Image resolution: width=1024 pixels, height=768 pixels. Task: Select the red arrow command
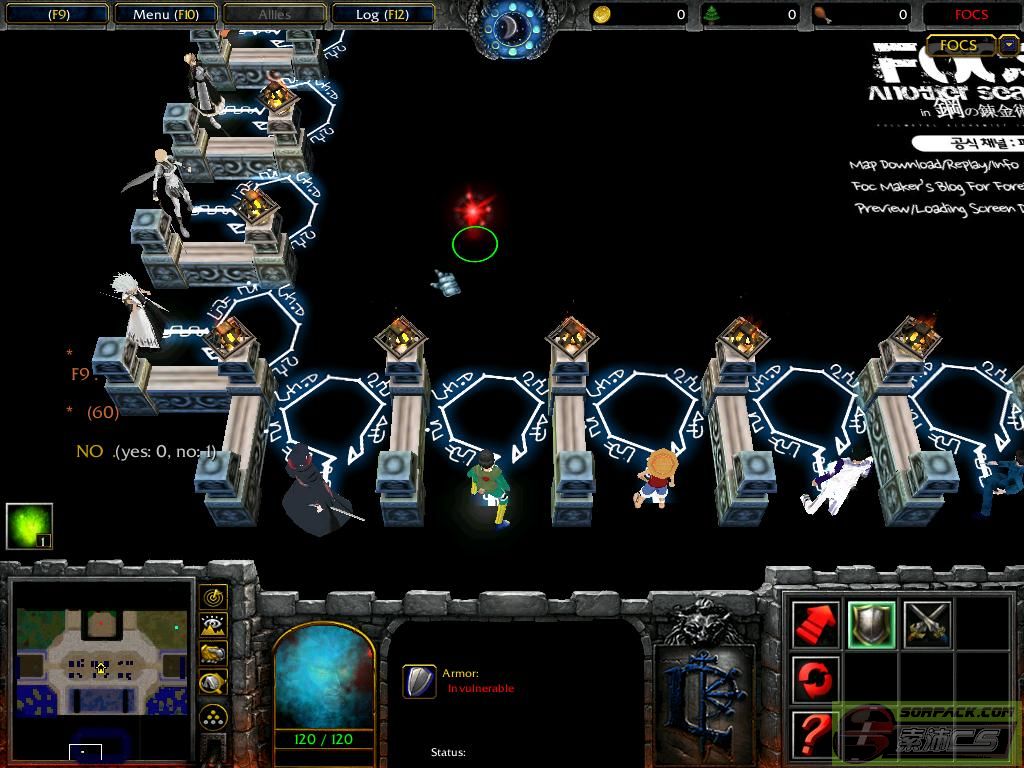pyautogui.click(x=816, y=625)
